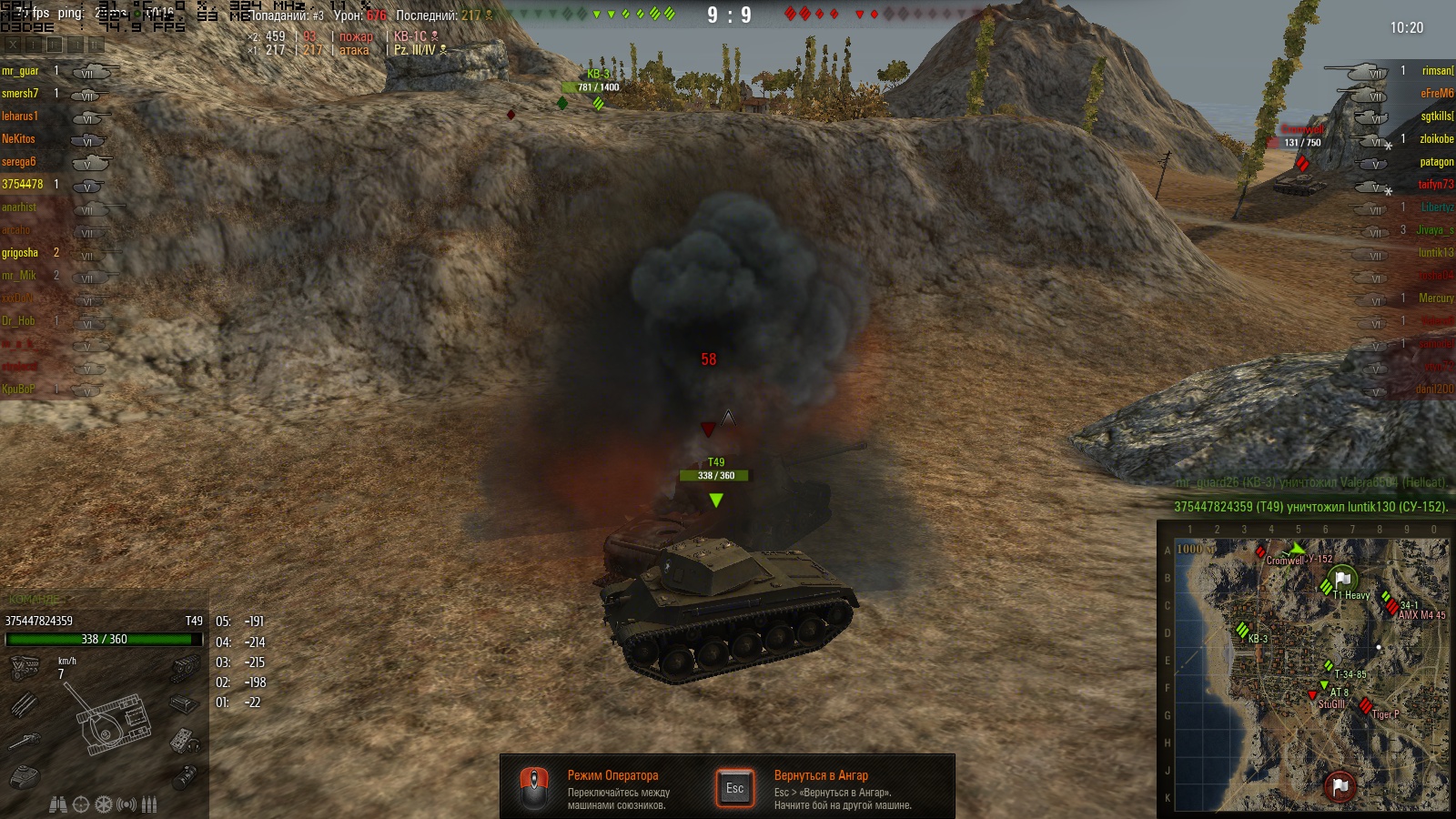Screen dimensions: 1456x819
Task: Click the green allied base flag on minimap
Action: pos(1342,579)
